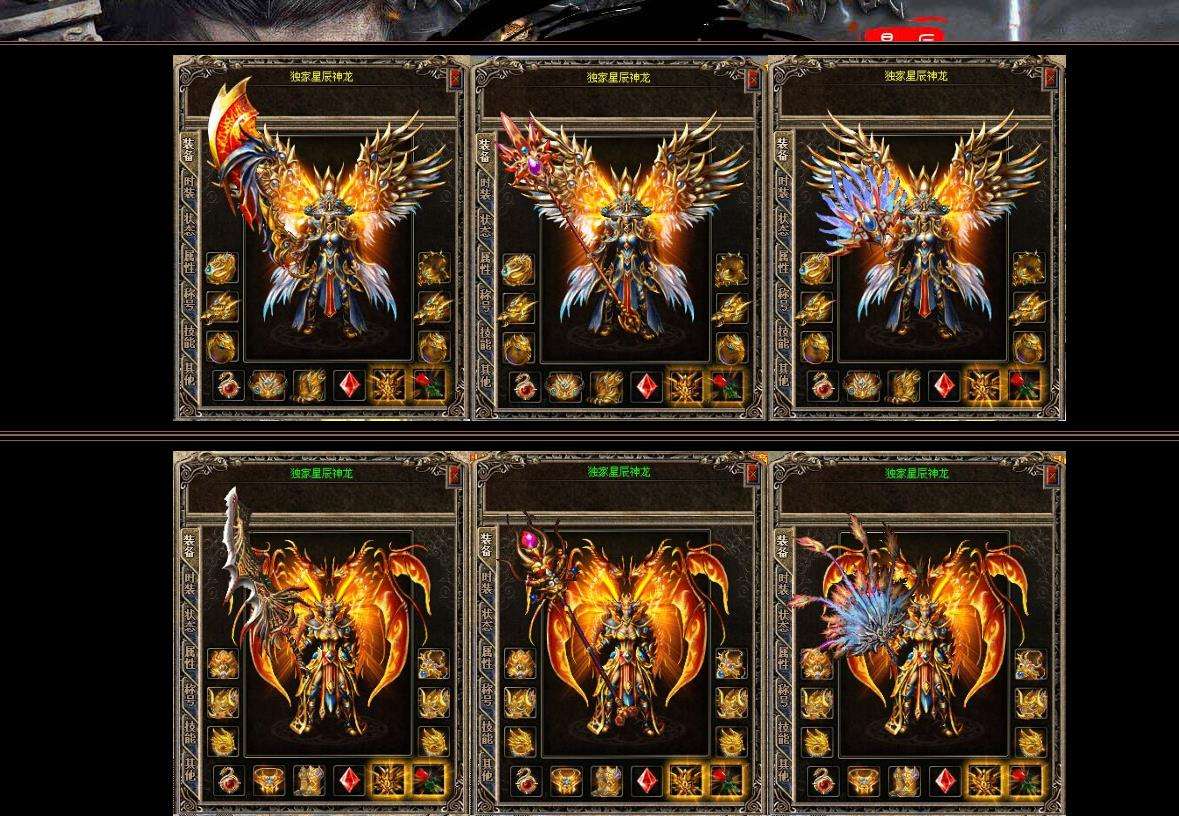Image resolution: width=1179 pixels, height=816 pixels.
Task: Select red rose slot in flame-winged feather fan panel
Action: tap(1024, 780)
